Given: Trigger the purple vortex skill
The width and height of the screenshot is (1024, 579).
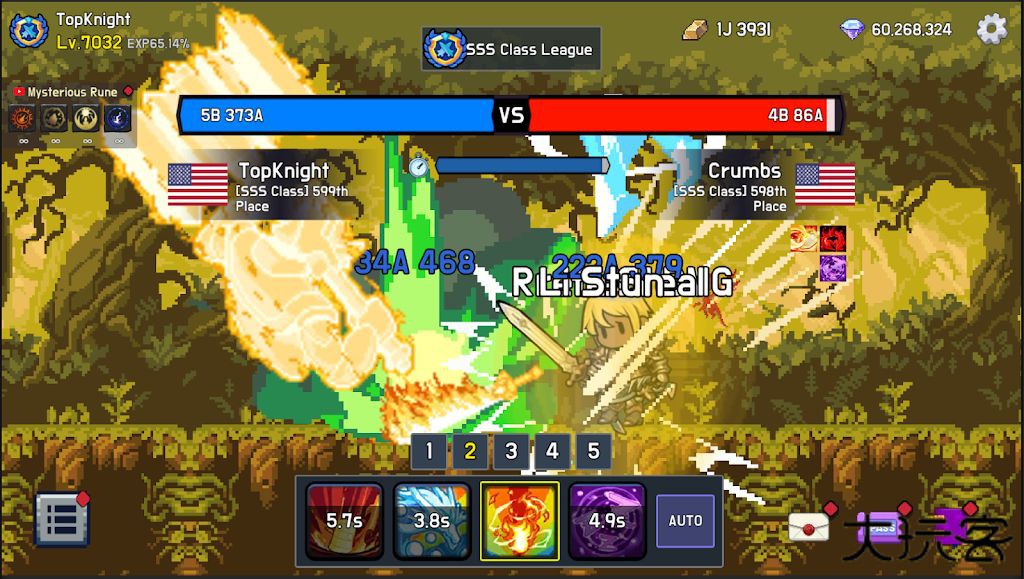Looking at the screenshot, I should pos(607,521).
